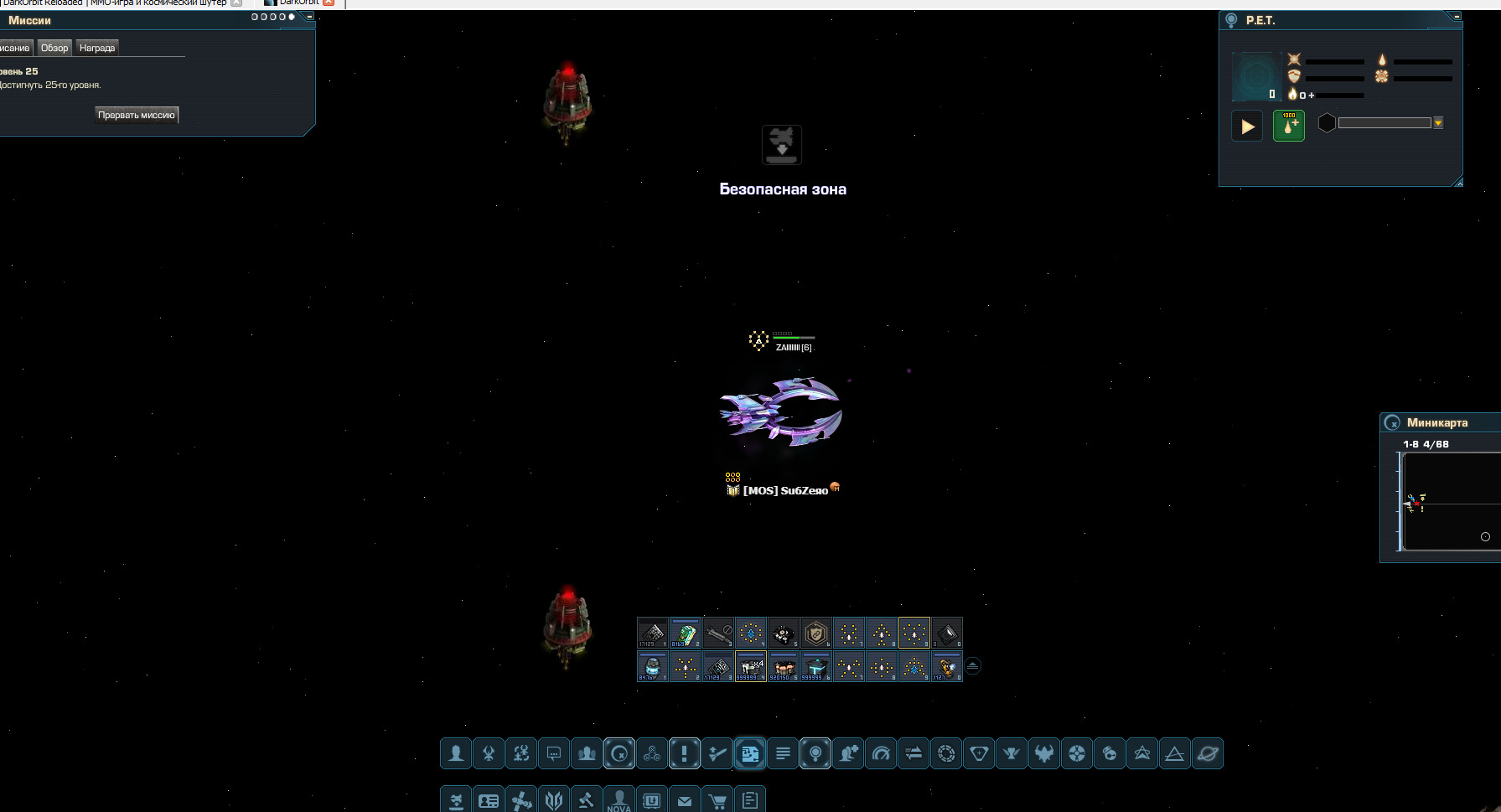
Task: Open the planet icon in the toolbar
Action: click(x=1208, y=753)
